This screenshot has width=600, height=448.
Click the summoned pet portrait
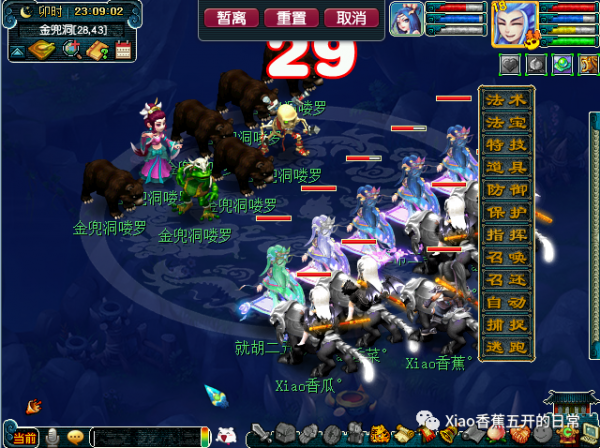tap(406, 19)
